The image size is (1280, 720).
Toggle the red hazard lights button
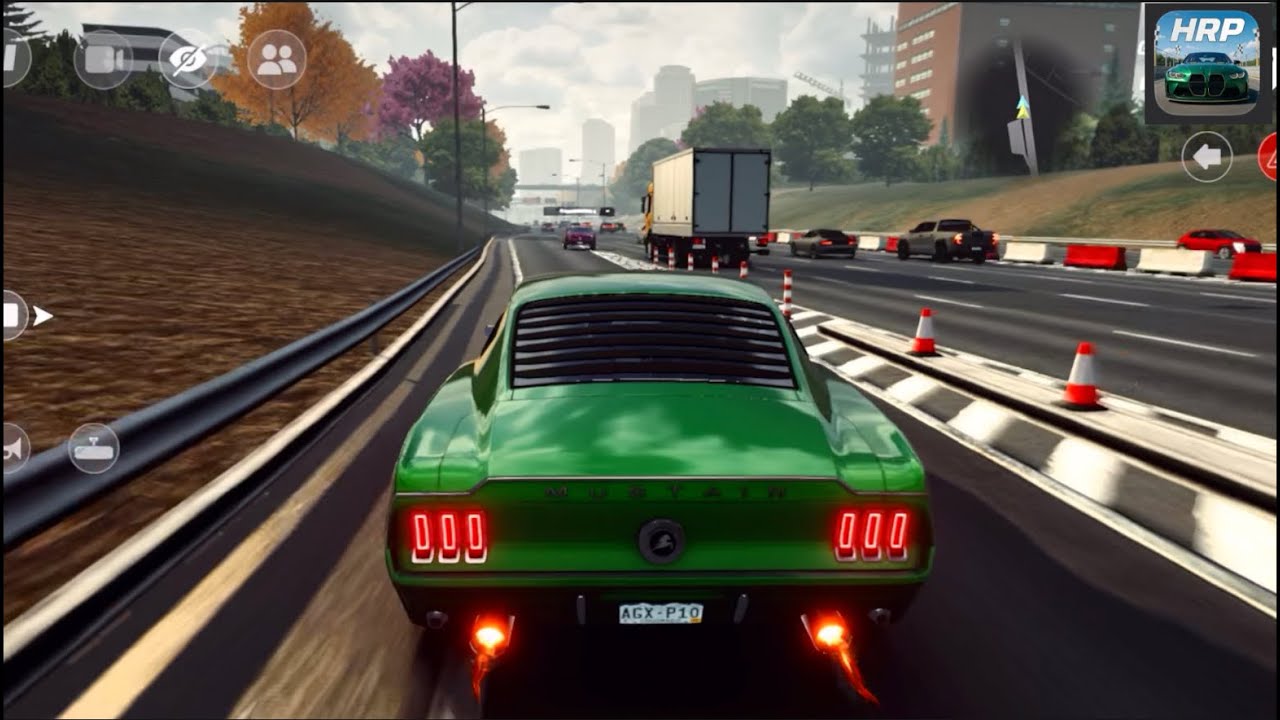(1269, 157)
